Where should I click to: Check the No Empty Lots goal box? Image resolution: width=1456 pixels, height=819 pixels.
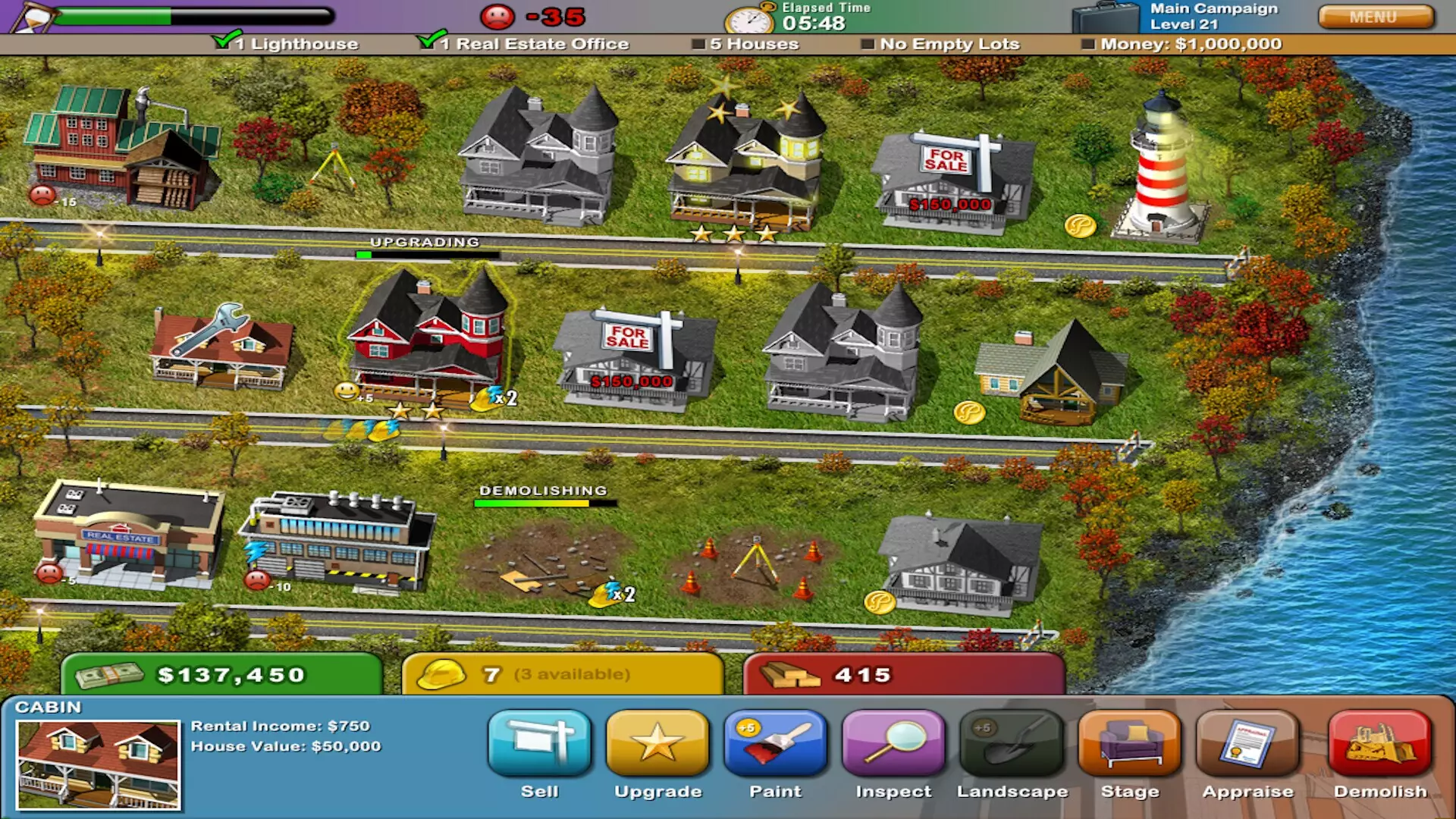pos(867,44)
